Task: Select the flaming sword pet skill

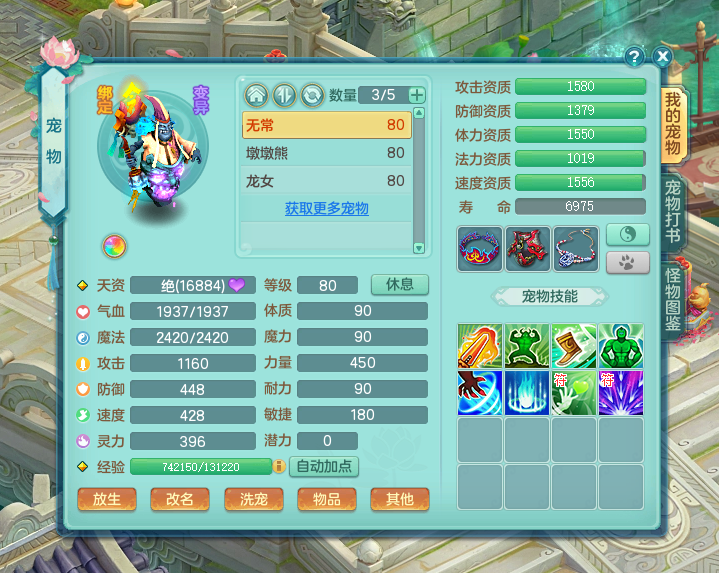Action: point(479,346)
